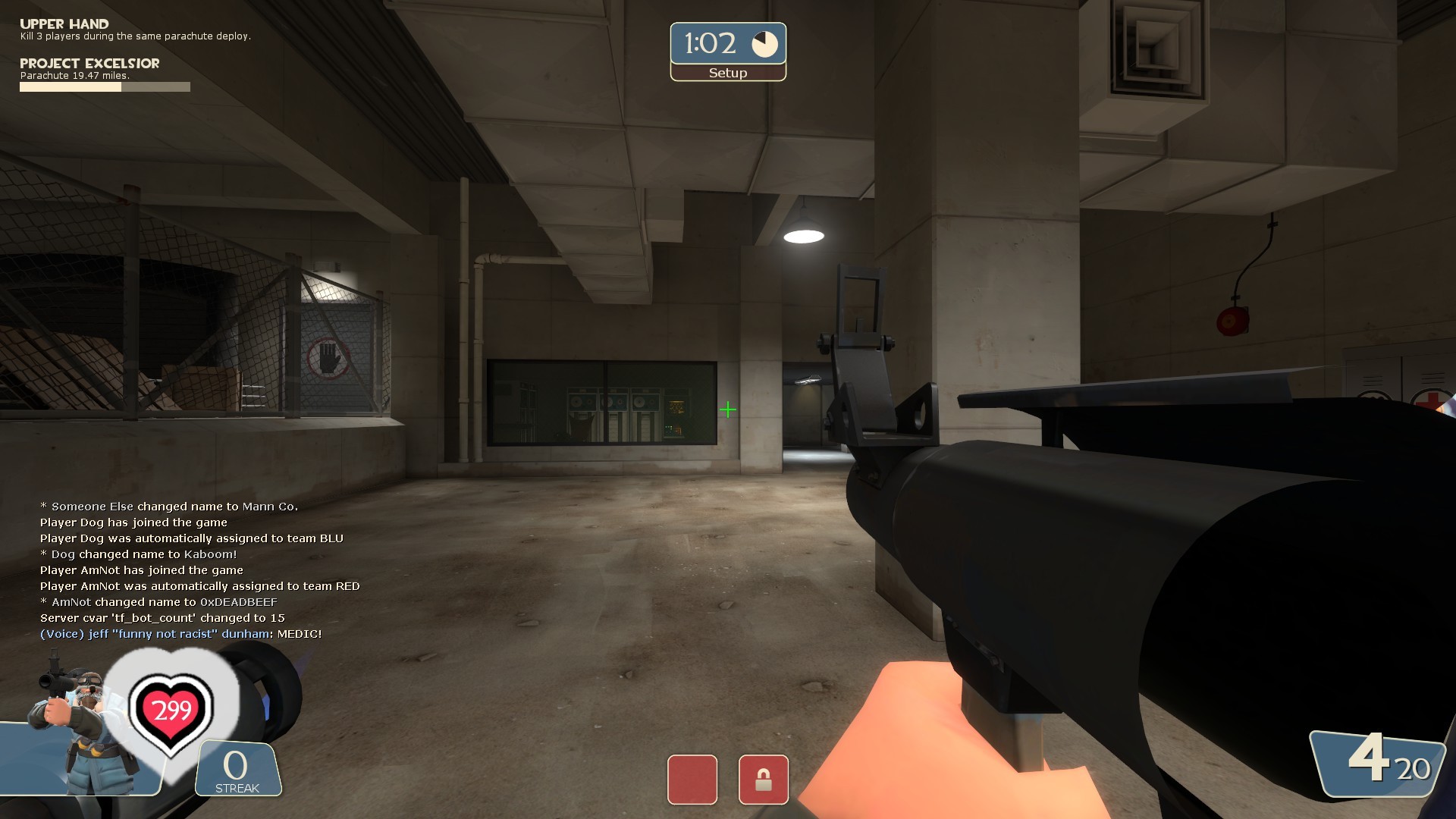The height and width of the screenshot is (819, 1456).
Task: Toggle the empty red control point indicator
Action: [692, 780]
